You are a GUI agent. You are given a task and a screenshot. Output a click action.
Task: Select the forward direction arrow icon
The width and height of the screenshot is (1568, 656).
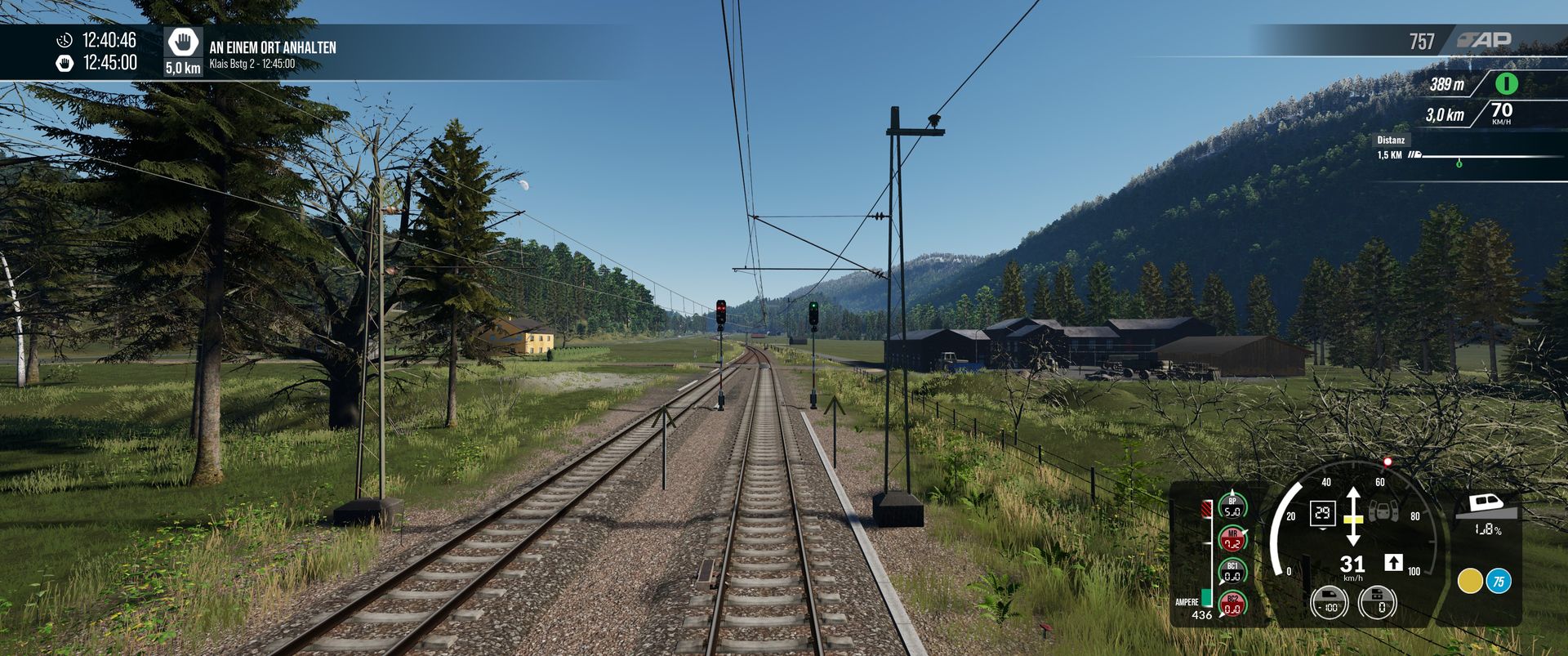1393,562
